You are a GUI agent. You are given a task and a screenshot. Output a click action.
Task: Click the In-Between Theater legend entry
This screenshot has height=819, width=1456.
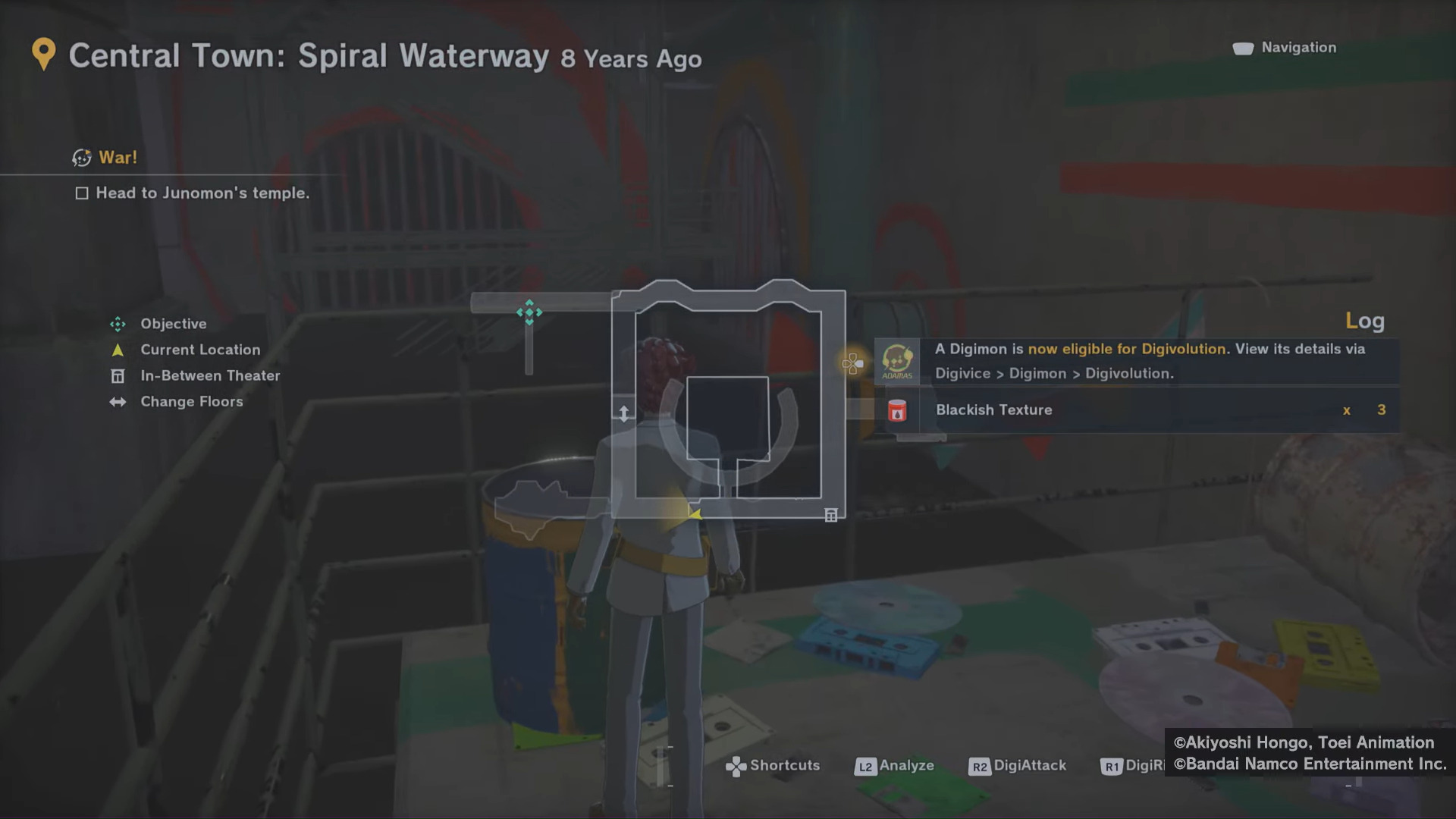[209, 376]
